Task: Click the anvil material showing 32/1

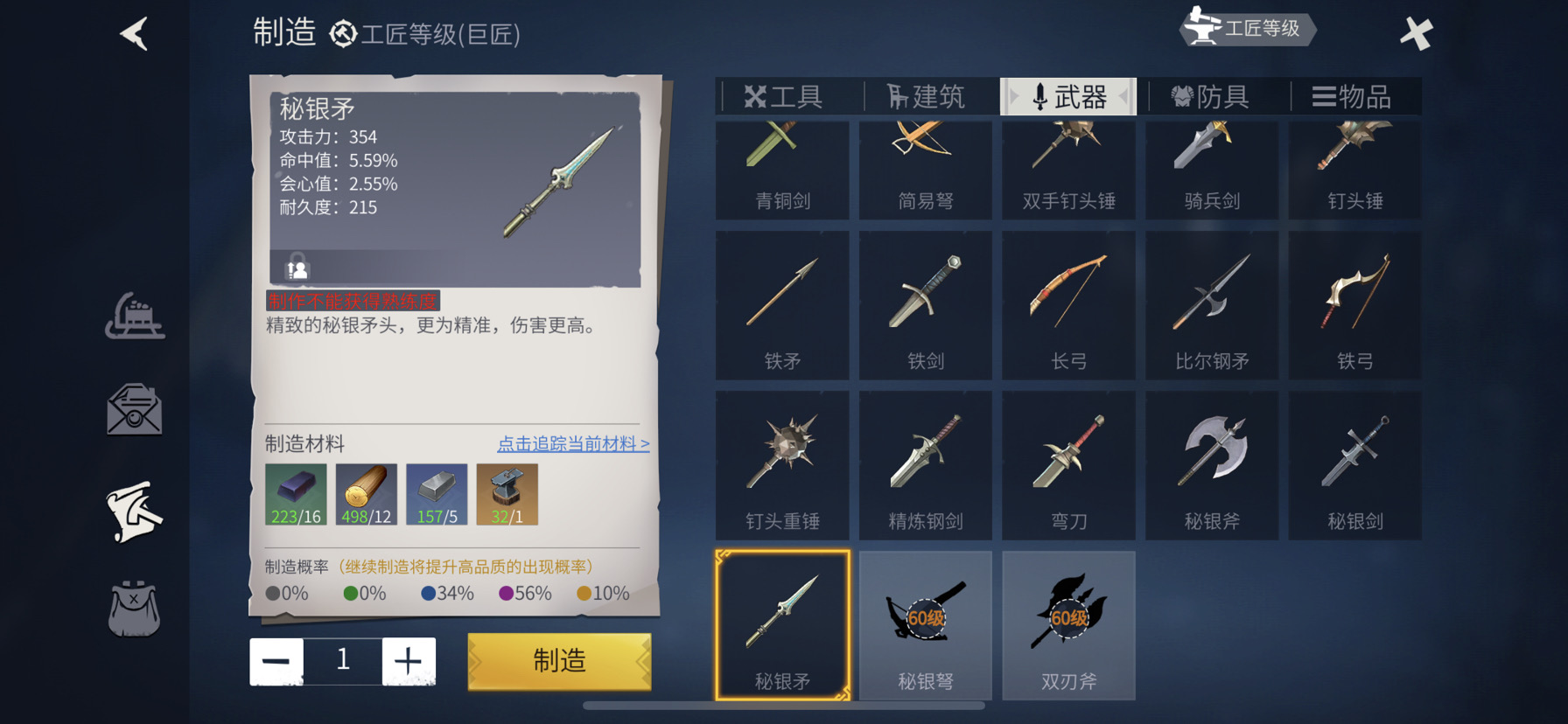Action: (x=508, y=493)
